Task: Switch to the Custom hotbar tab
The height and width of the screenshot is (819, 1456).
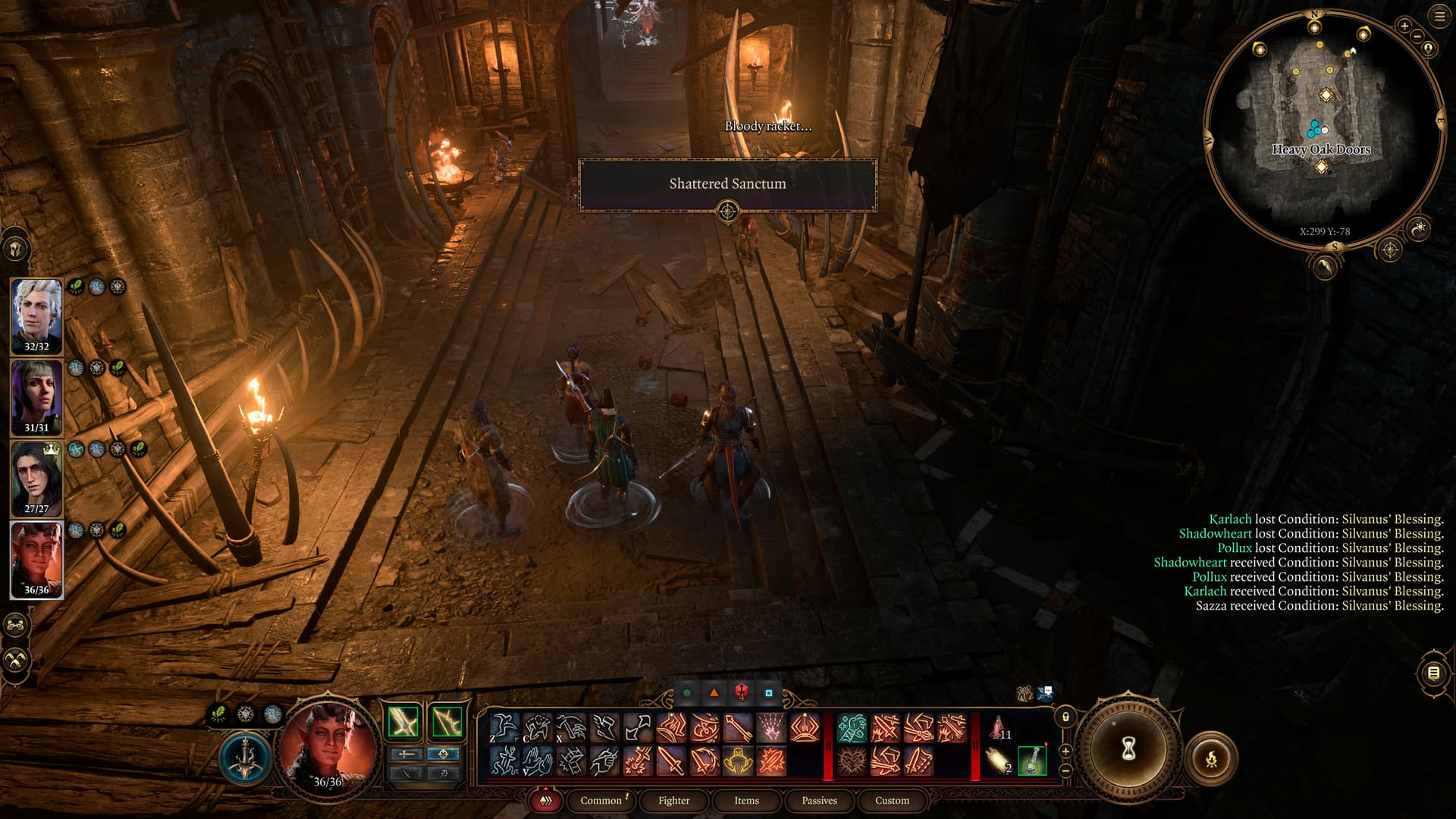Action: click(x=892, y=800)
